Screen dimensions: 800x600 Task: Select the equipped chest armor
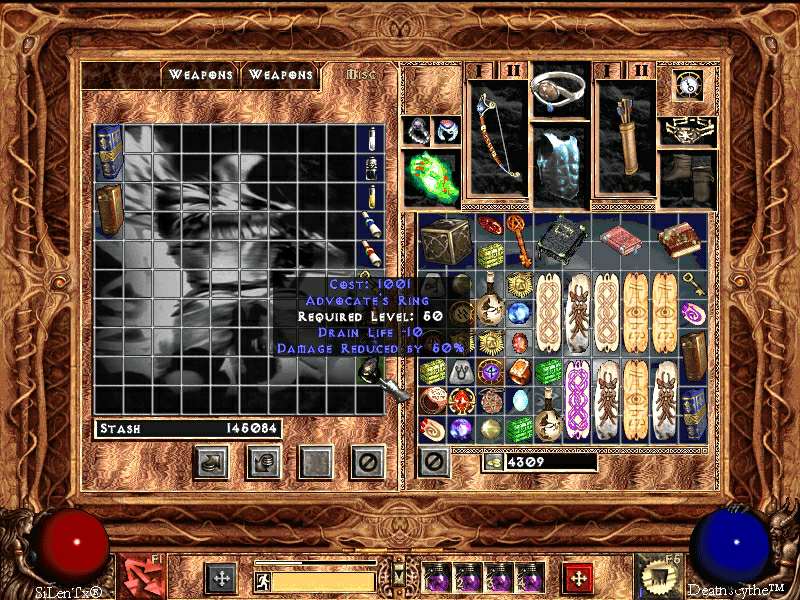(560, 163)
